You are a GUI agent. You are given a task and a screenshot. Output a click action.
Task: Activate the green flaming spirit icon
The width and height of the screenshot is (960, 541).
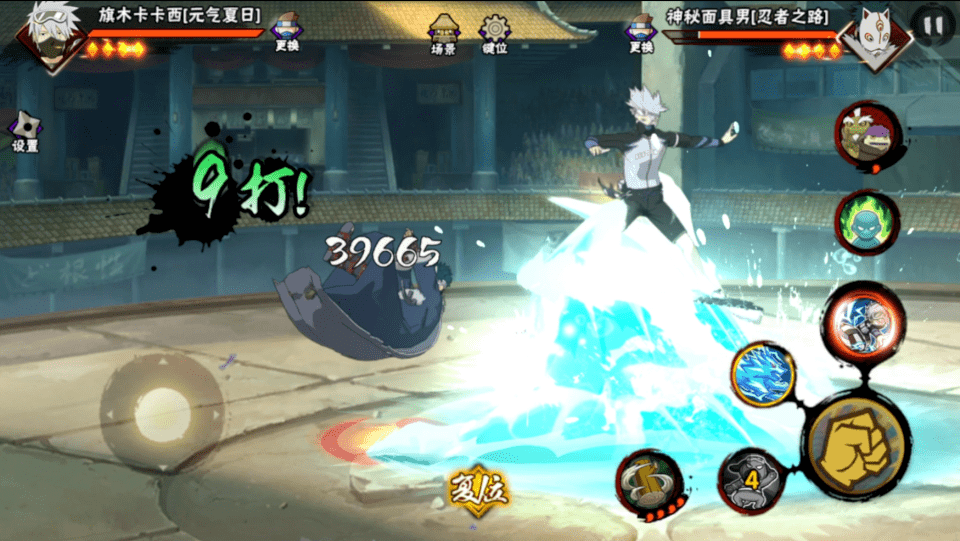pos(866,222)
